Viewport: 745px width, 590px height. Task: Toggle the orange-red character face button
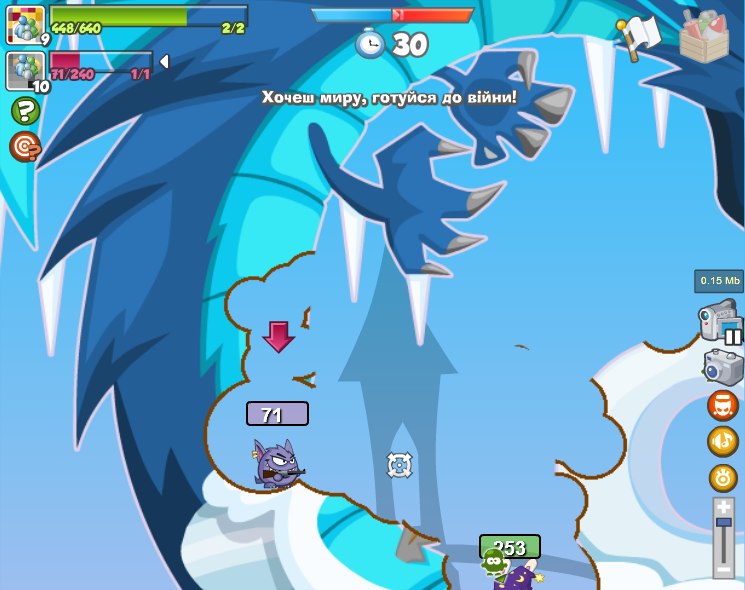(723, 405)
